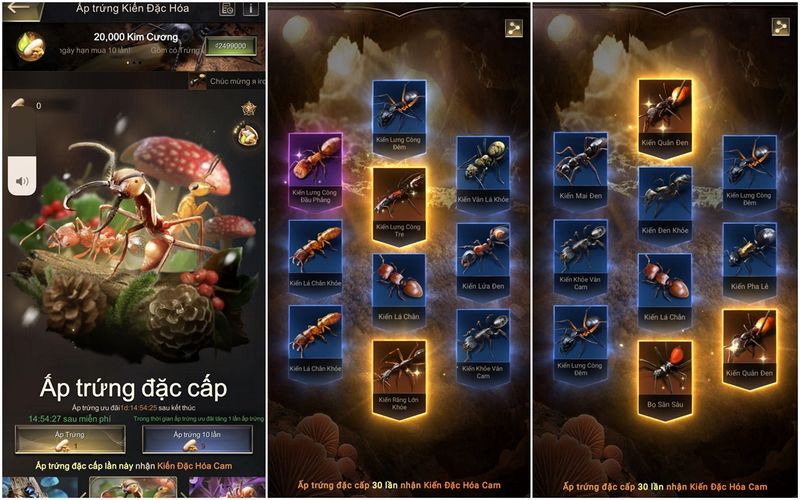Hatch one egg with Ấp Trứng
800x500 pixels.
(69, 439)
